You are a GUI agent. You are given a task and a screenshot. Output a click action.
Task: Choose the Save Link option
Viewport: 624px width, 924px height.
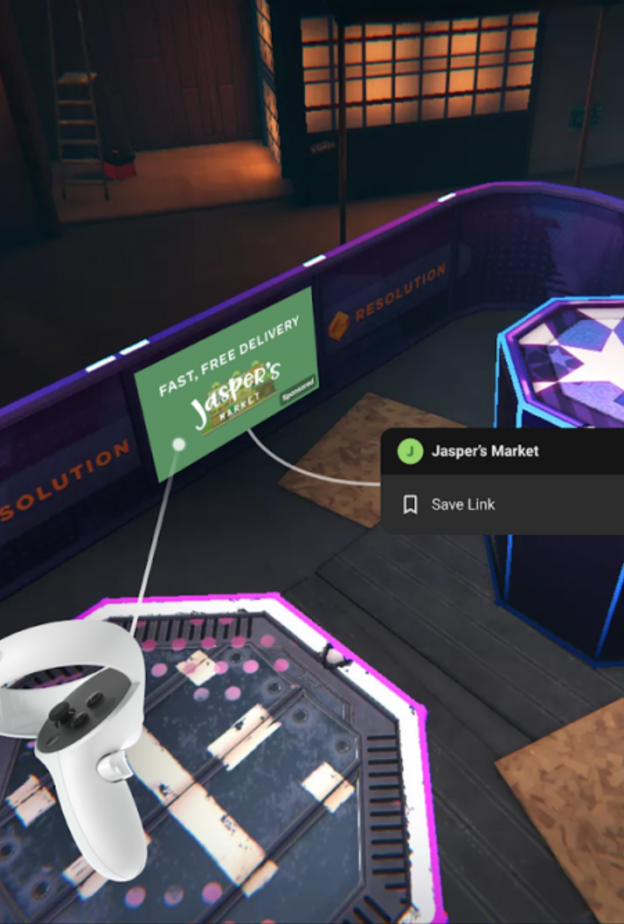(x=462, y=505)
